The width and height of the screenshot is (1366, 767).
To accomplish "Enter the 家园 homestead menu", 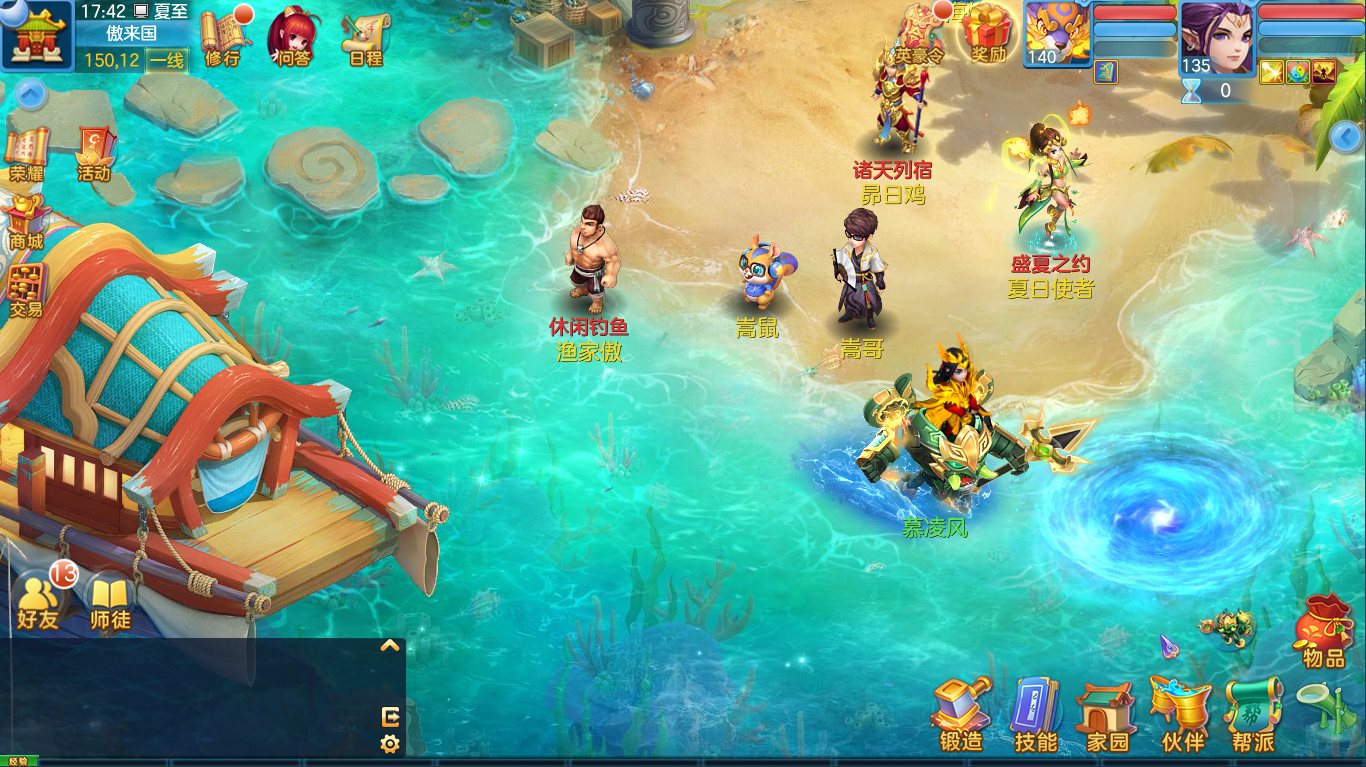I will tap(1107, 716).
